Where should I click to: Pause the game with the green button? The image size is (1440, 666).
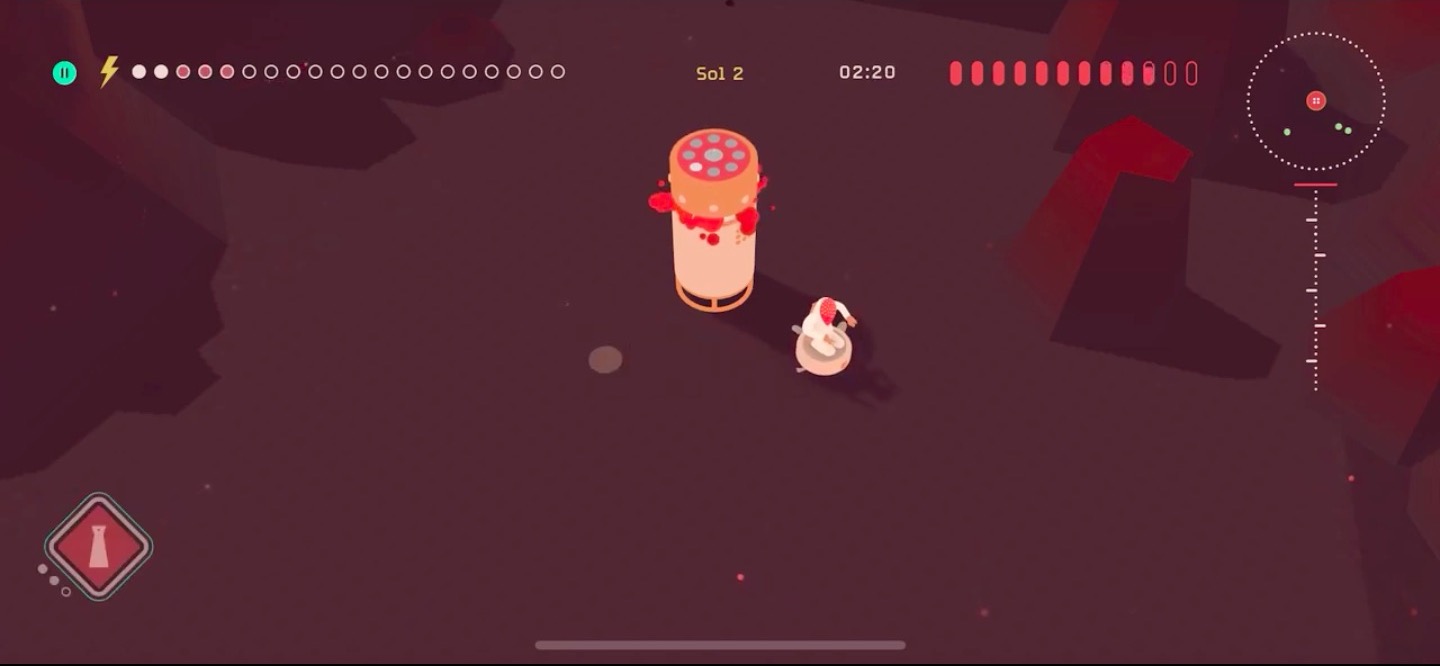pos(65,73)
